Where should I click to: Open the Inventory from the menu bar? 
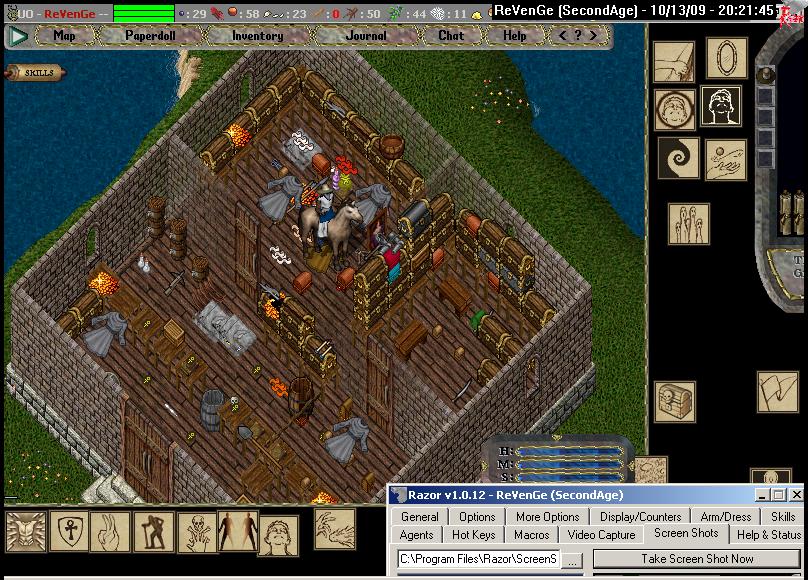pyautogui.click(x=257, y=36)
